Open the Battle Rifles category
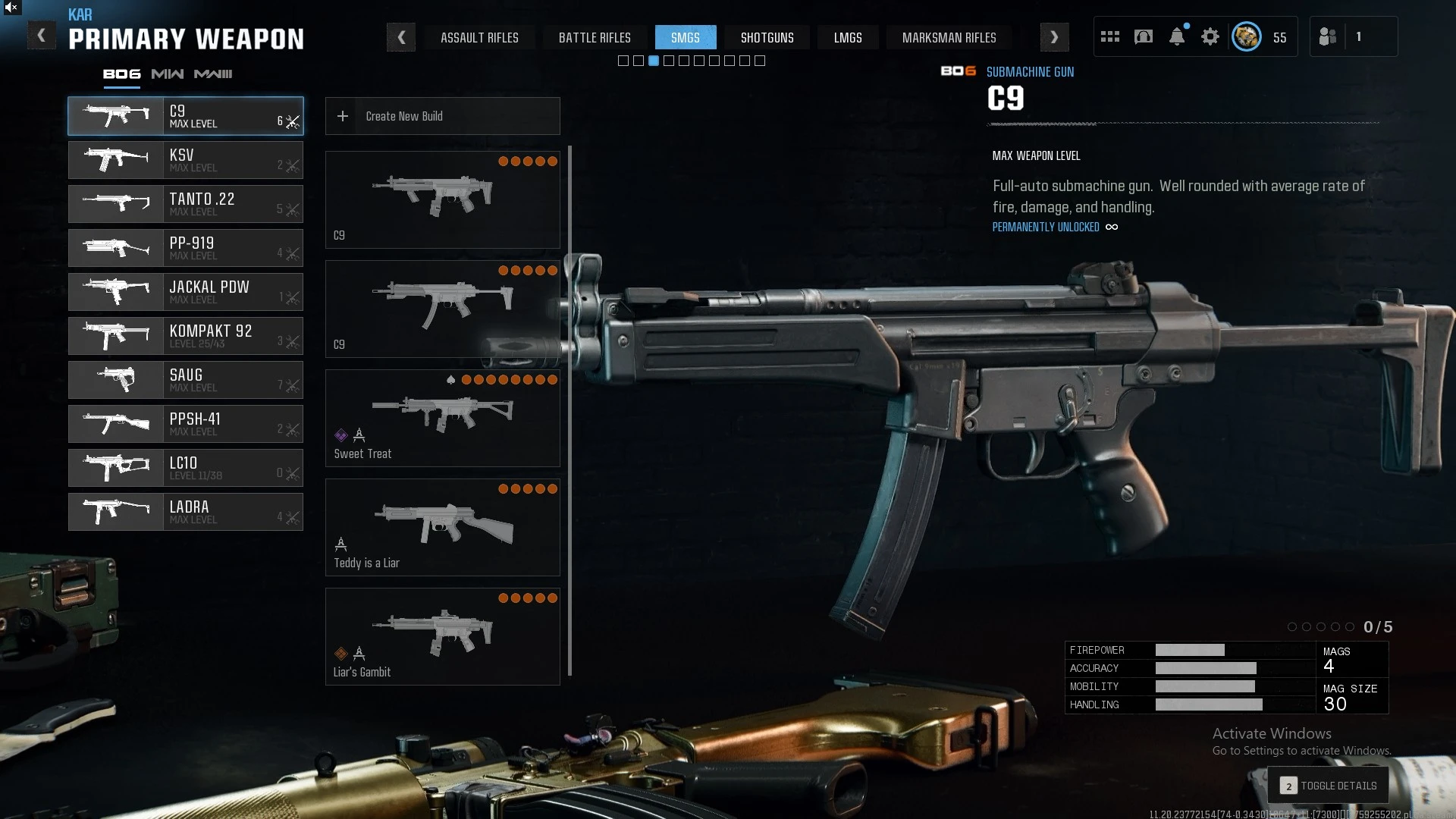This screenshot has height=819, width=1456. [x=595, y=38]
